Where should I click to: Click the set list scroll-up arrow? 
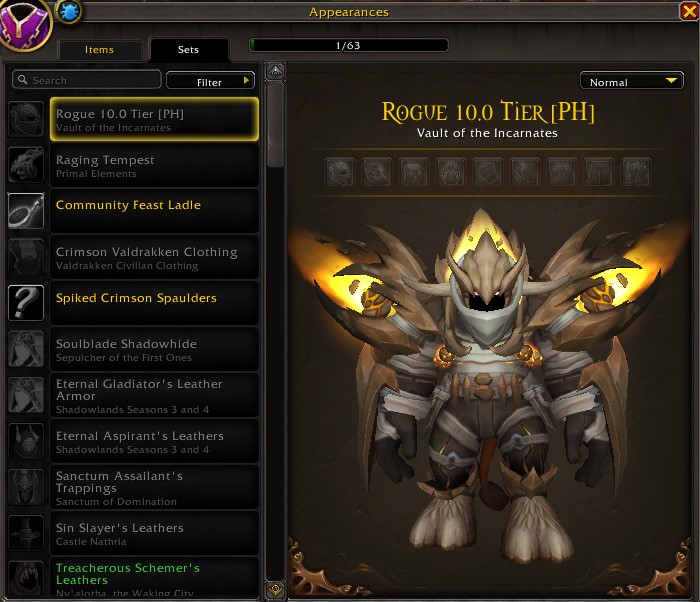pos(275,71)
